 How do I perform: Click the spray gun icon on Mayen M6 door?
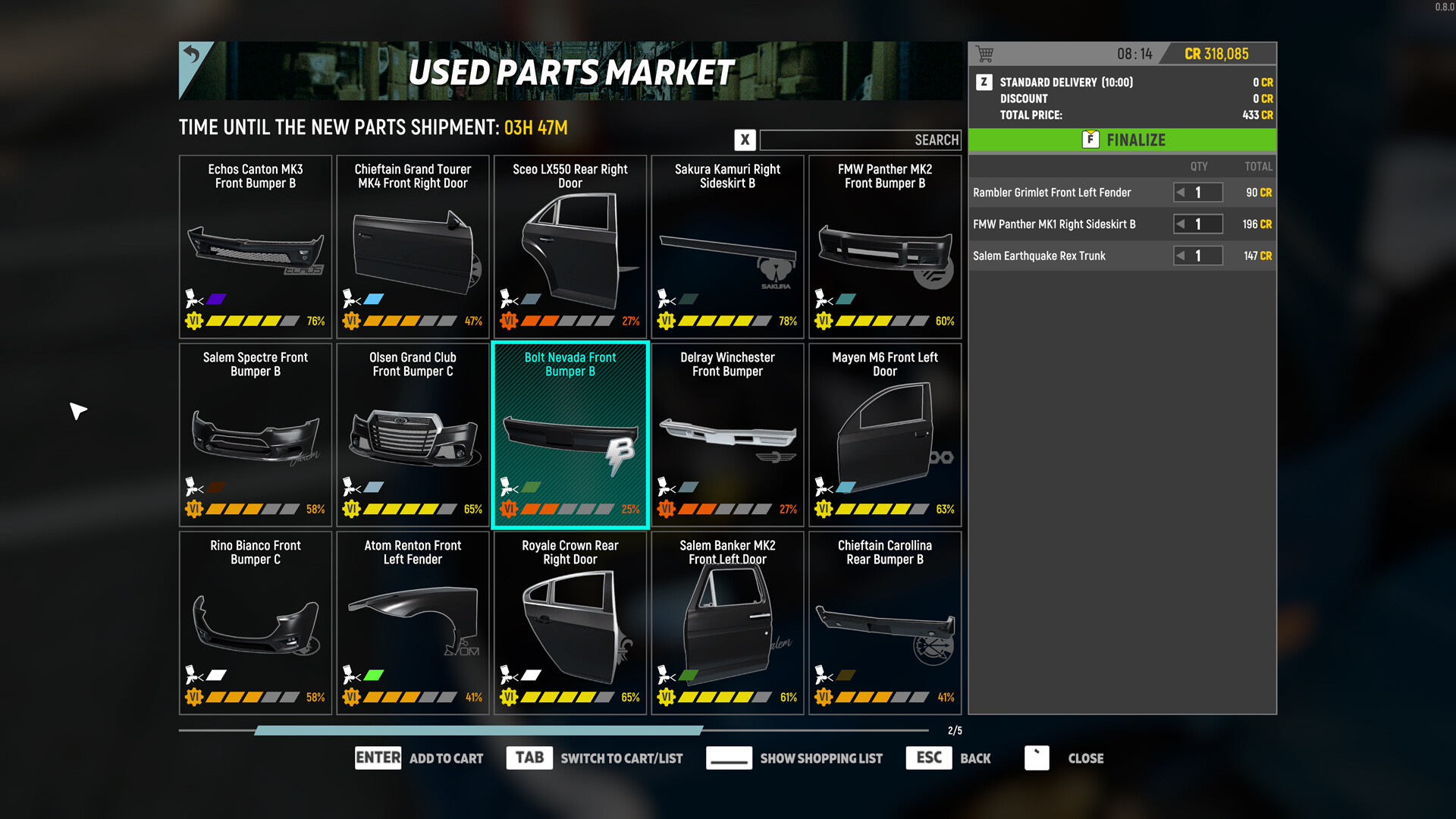821,487
